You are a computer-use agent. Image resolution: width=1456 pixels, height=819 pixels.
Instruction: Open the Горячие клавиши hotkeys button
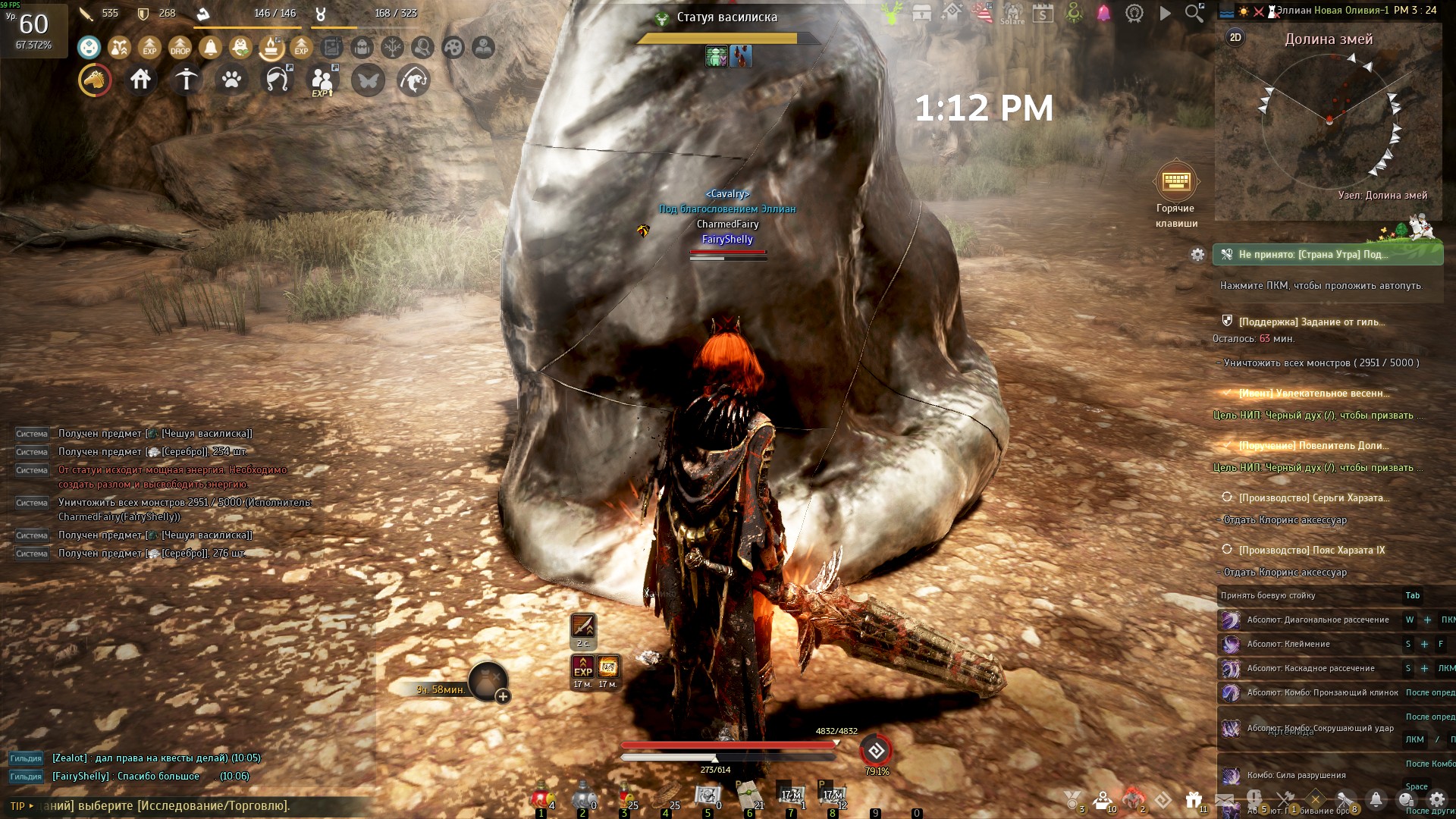[1175, 182]
